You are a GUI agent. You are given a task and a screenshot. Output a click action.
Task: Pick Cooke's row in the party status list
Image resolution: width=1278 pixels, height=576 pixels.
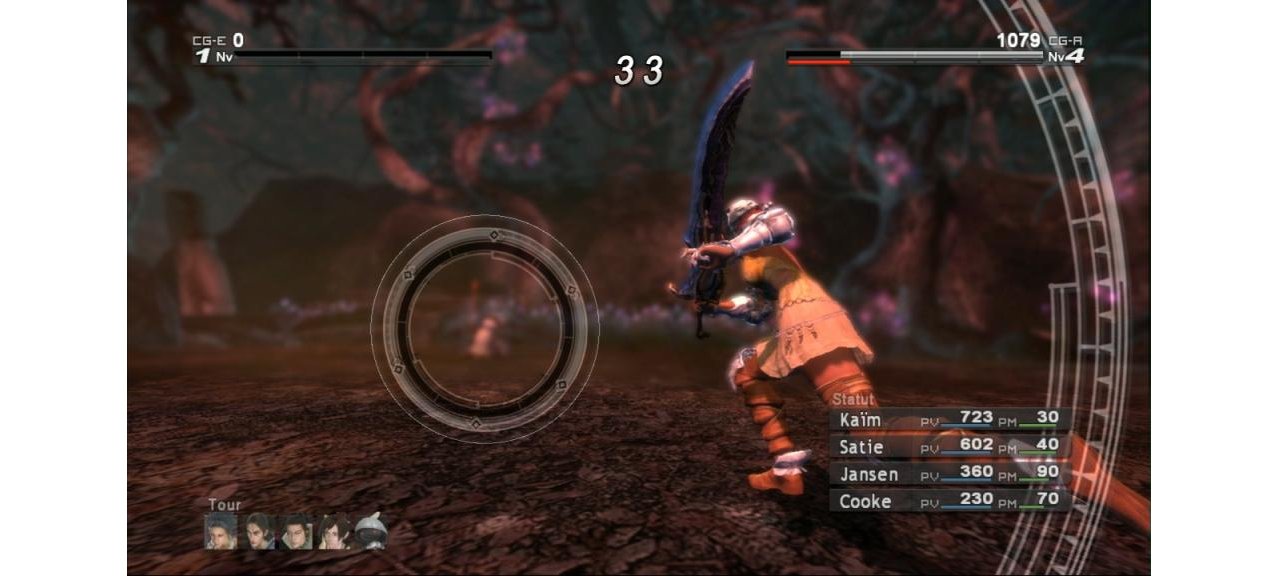[x=950, y=500]
